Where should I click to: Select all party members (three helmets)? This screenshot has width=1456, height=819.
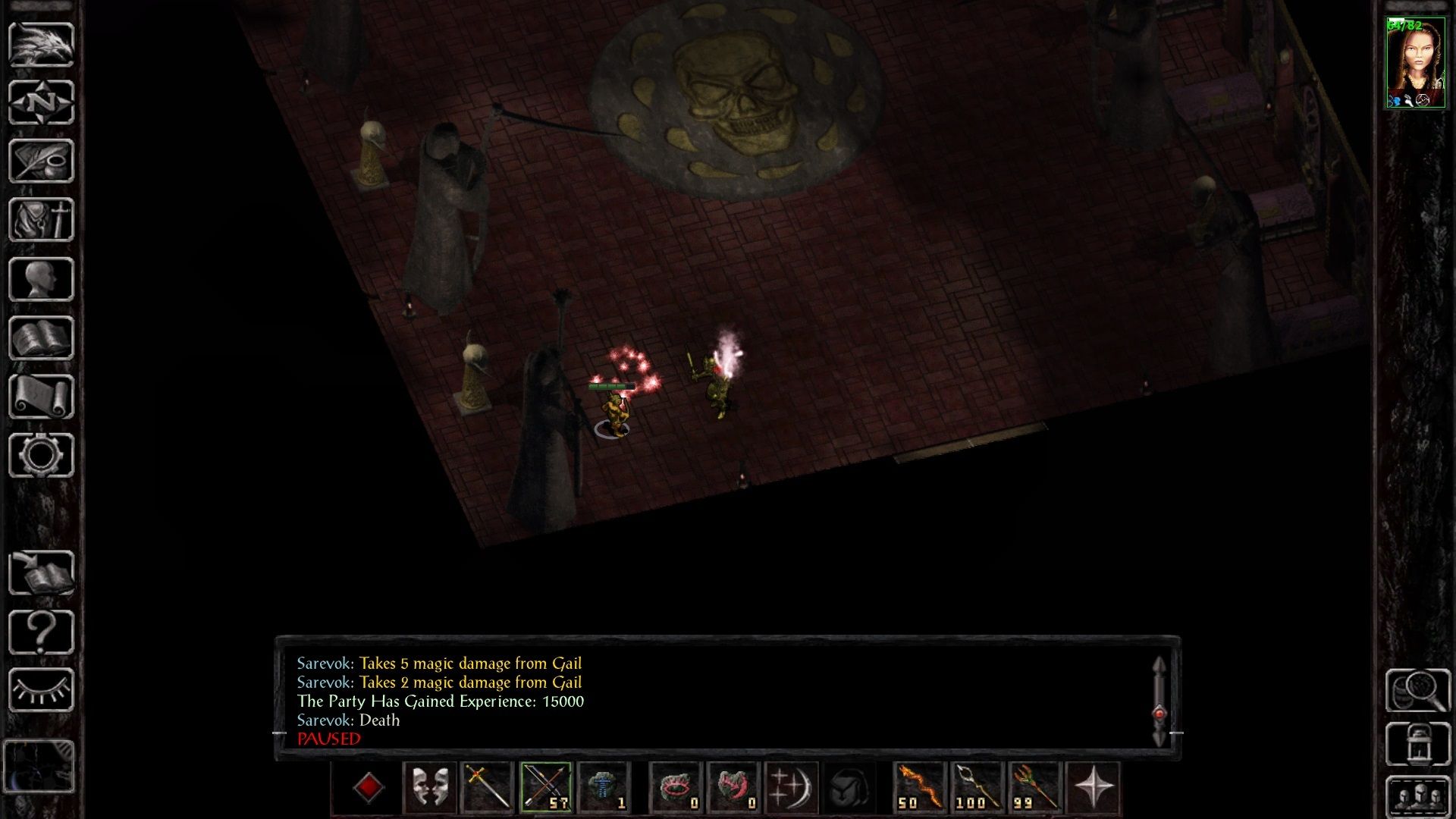click(x=1417, y=797)
